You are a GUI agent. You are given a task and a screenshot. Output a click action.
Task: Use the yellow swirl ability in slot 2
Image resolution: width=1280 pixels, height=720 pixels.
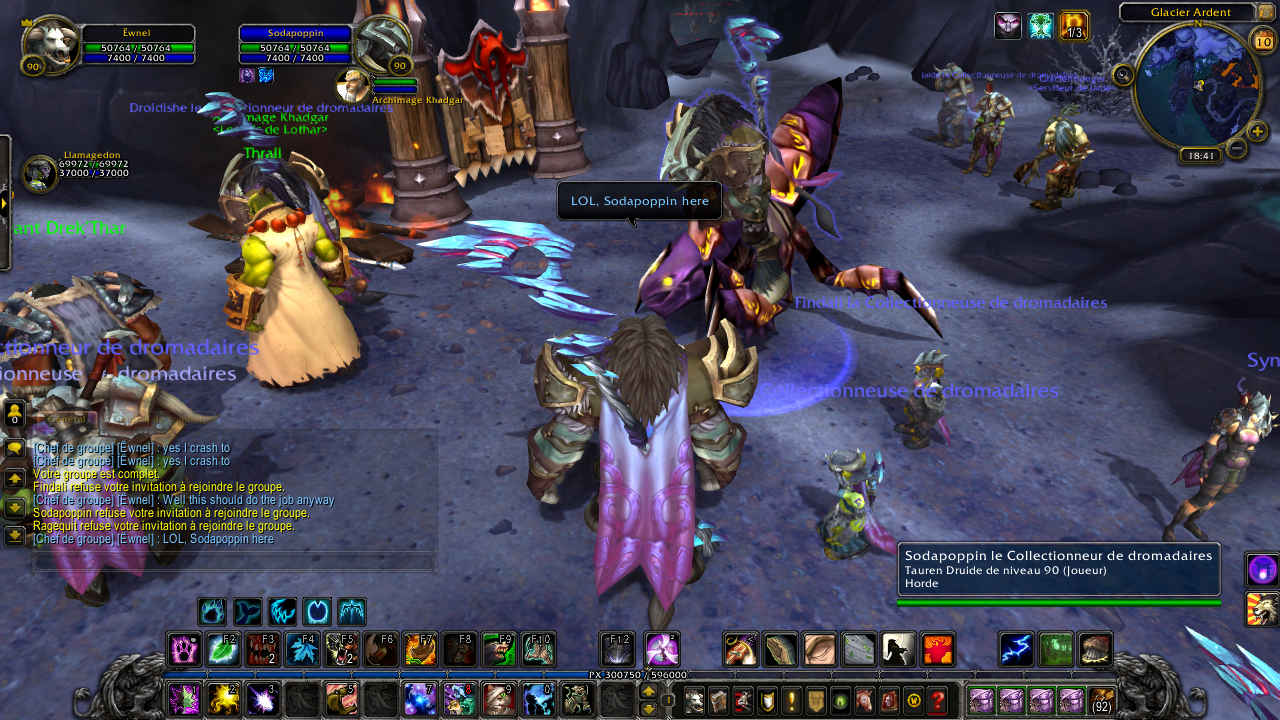224,699
